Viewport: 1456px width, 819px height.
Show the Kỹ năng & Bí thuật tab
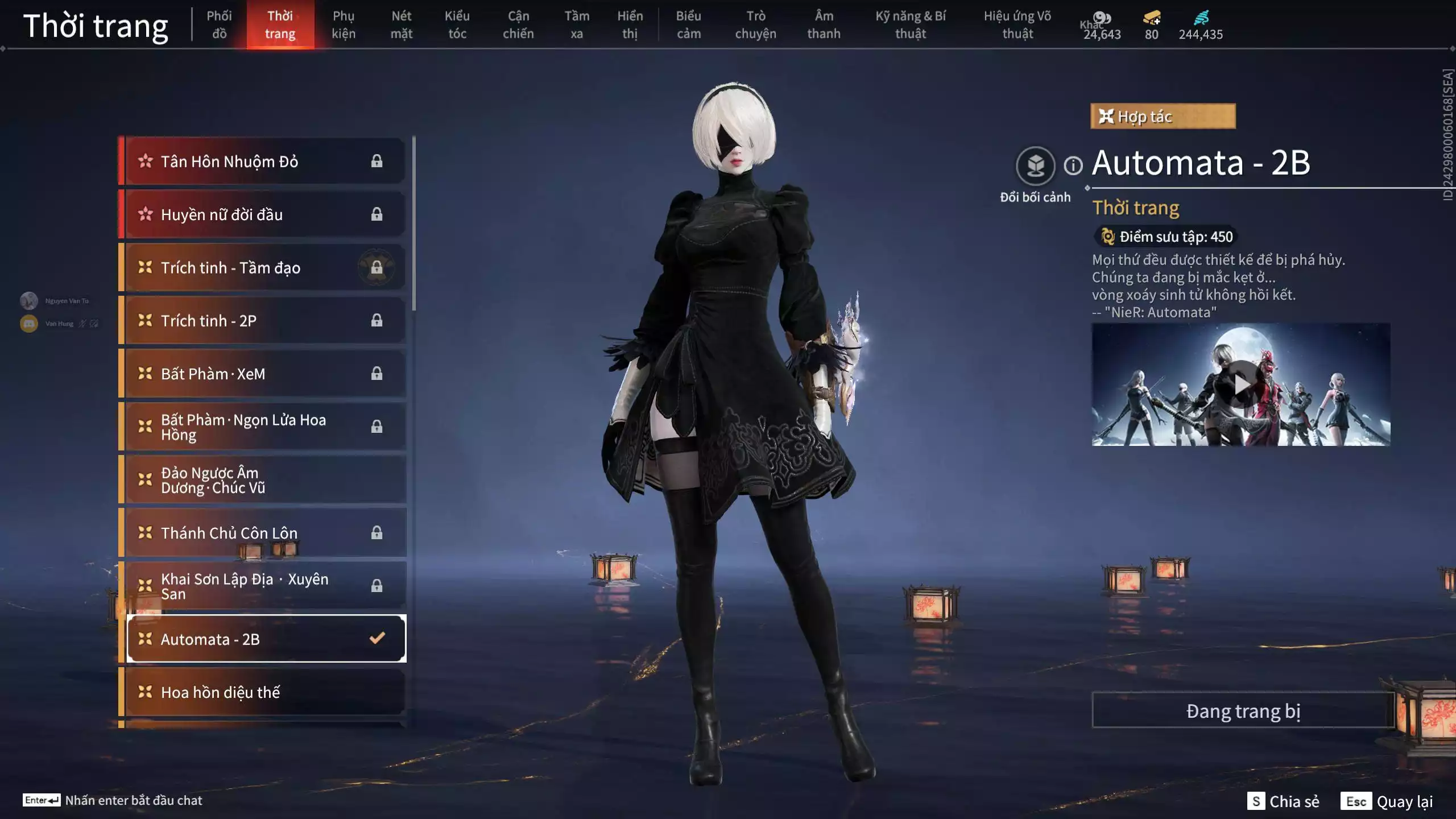tap(910, 24)
